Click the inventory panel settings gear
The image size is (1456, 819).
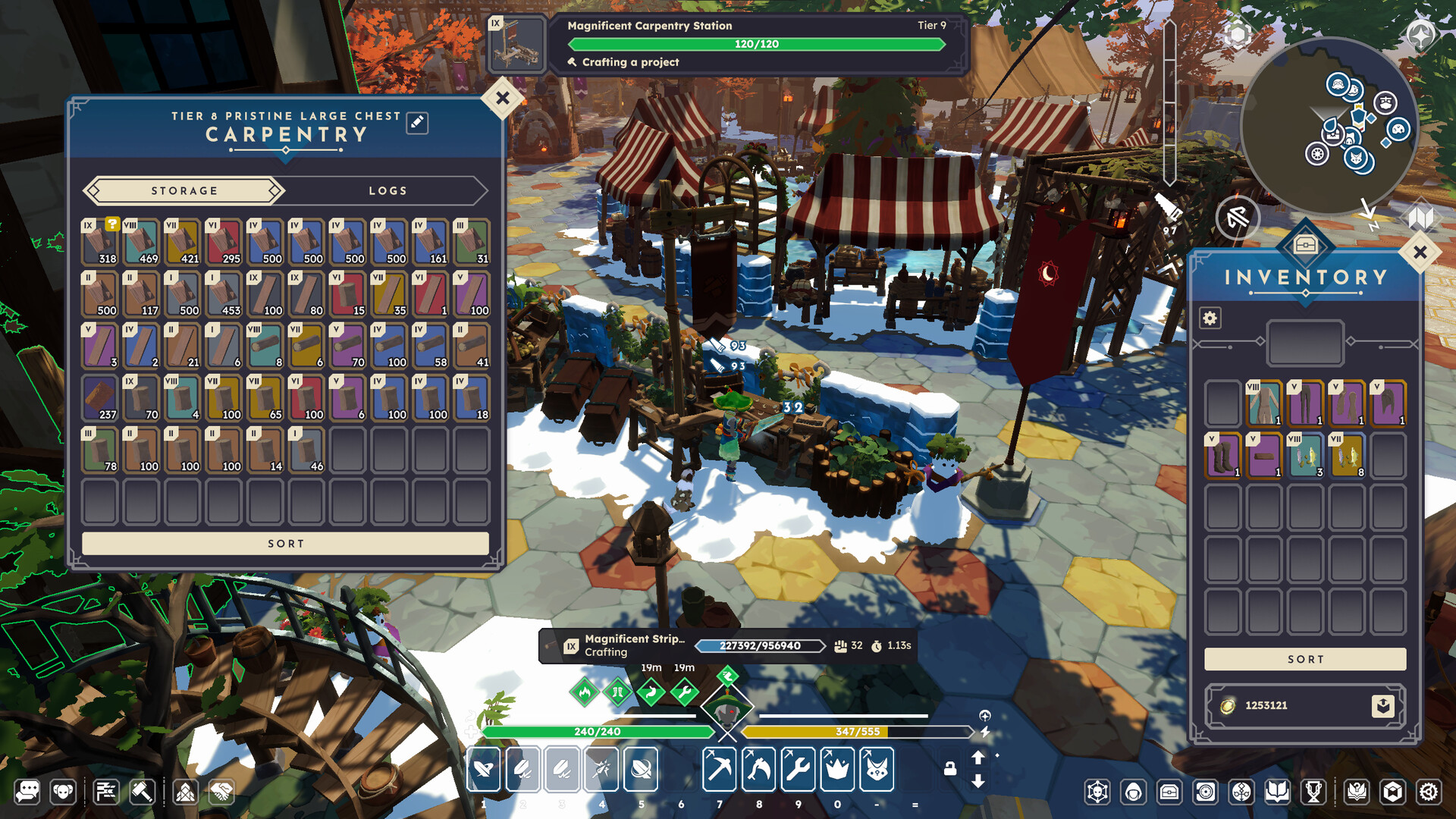[1210, 318]
